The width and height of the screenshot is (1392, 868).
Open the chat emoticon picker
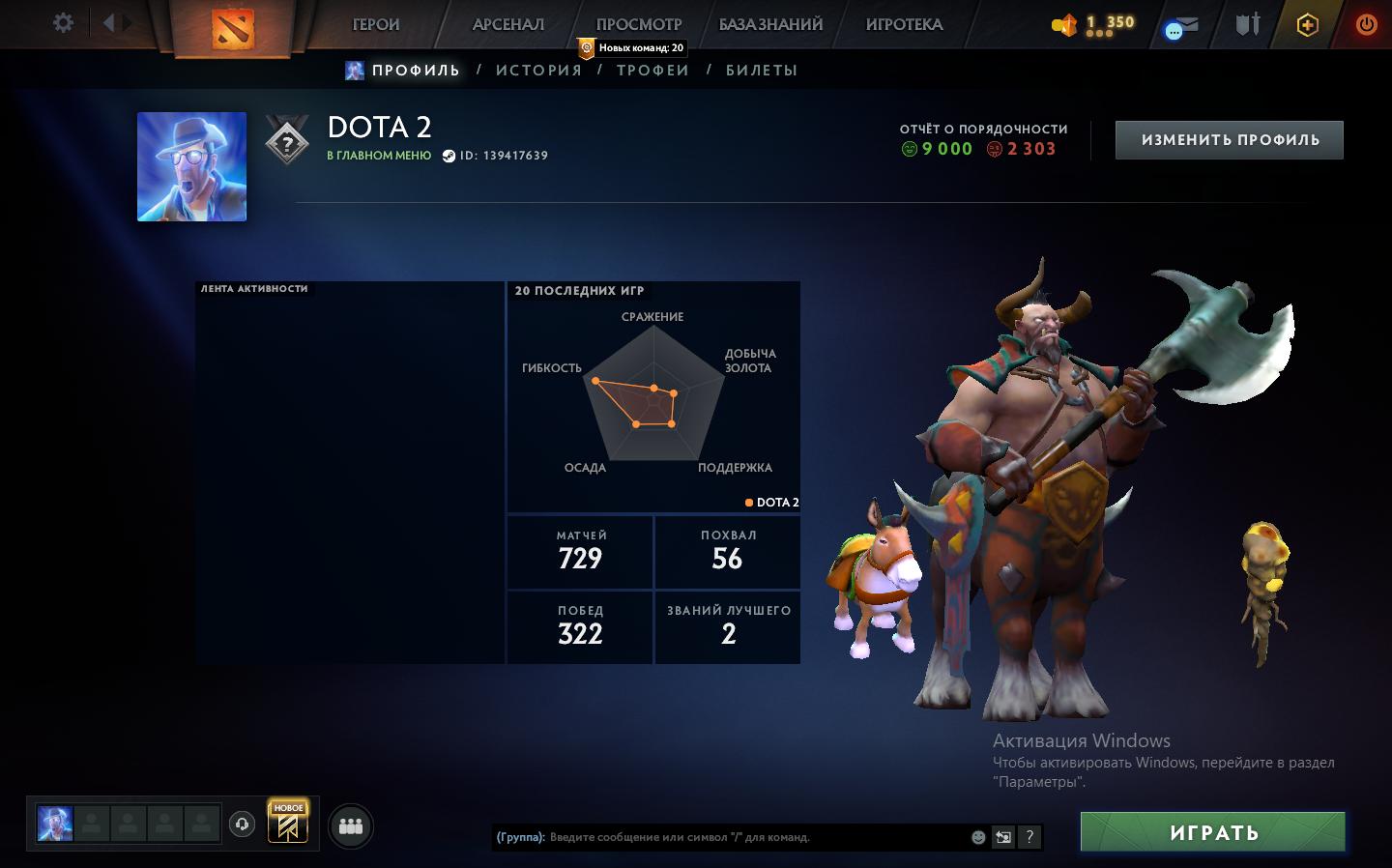pyautogui.click(x=978, y=837)
